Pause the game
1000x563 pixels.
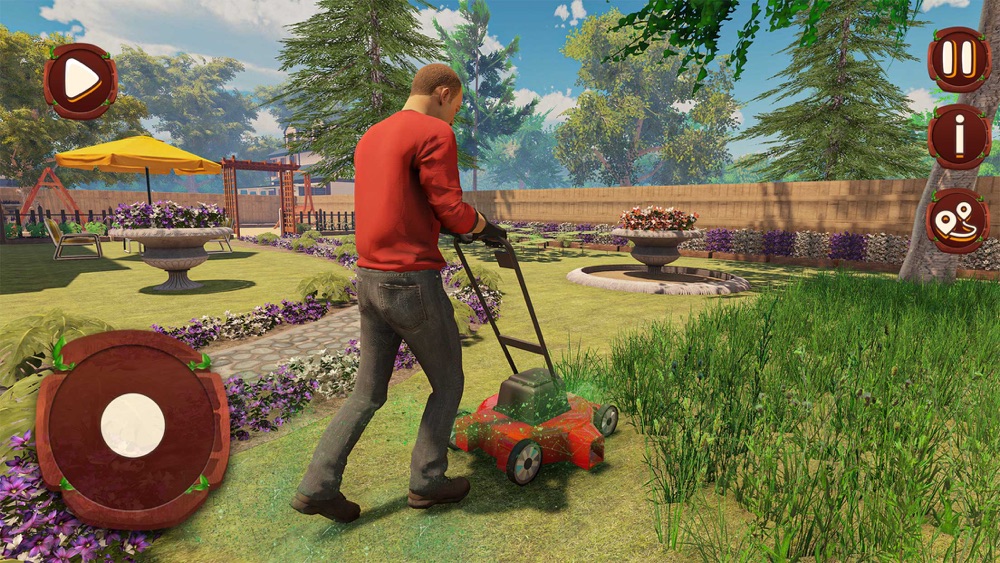(958, 59)
